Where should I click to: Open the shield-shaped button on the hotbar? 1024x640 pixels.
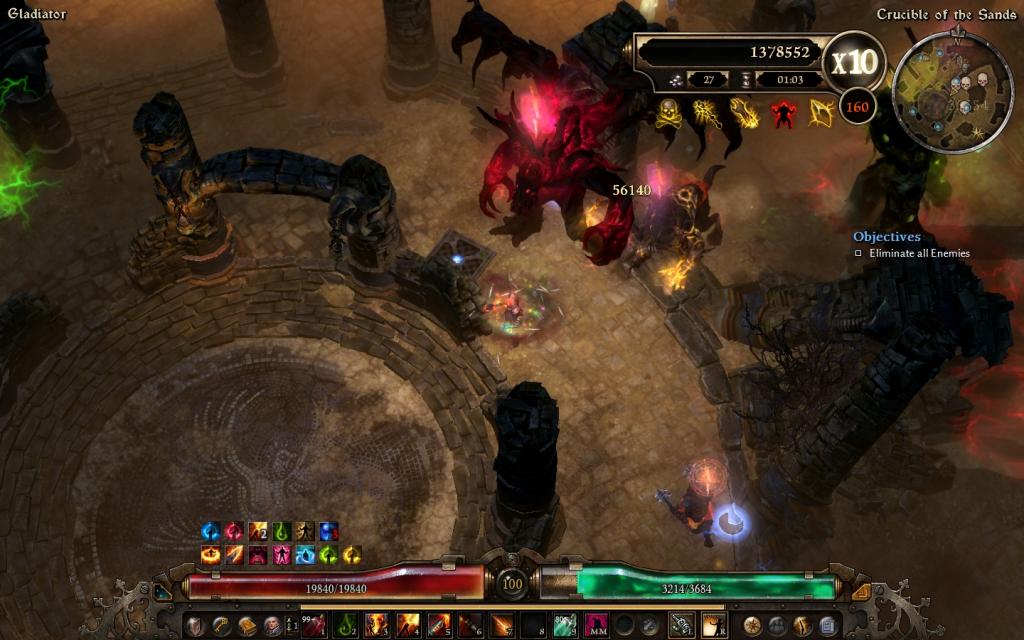(x=196, y=626)
